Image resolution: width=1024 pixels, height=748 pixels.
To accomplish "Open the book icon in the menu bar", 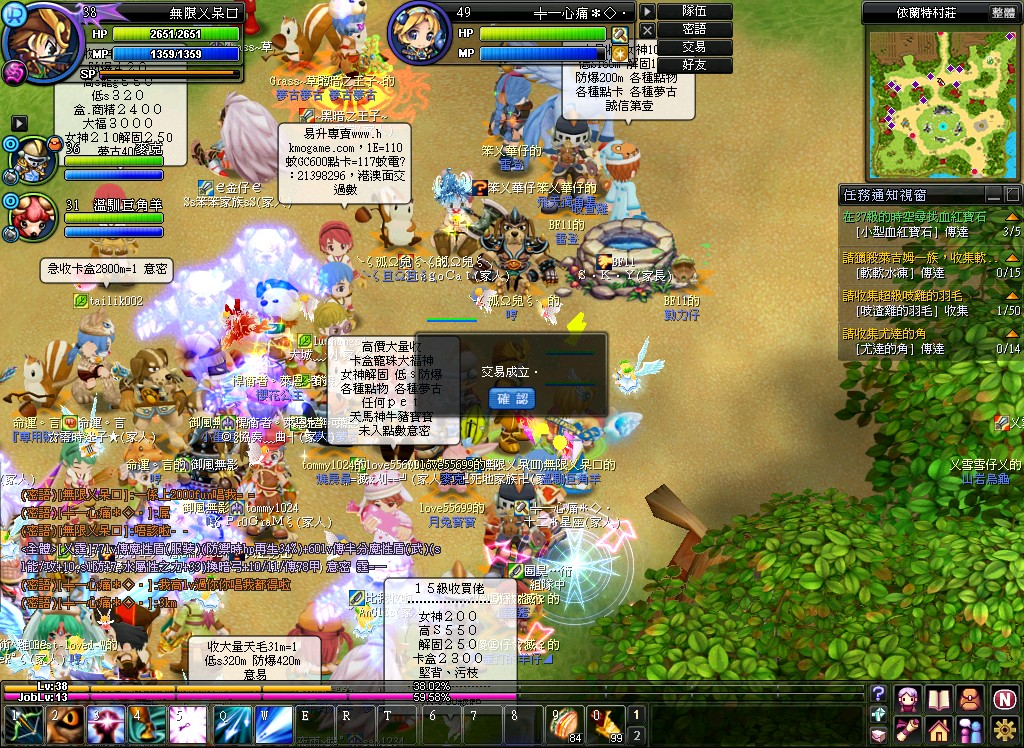I will (938, 698).
